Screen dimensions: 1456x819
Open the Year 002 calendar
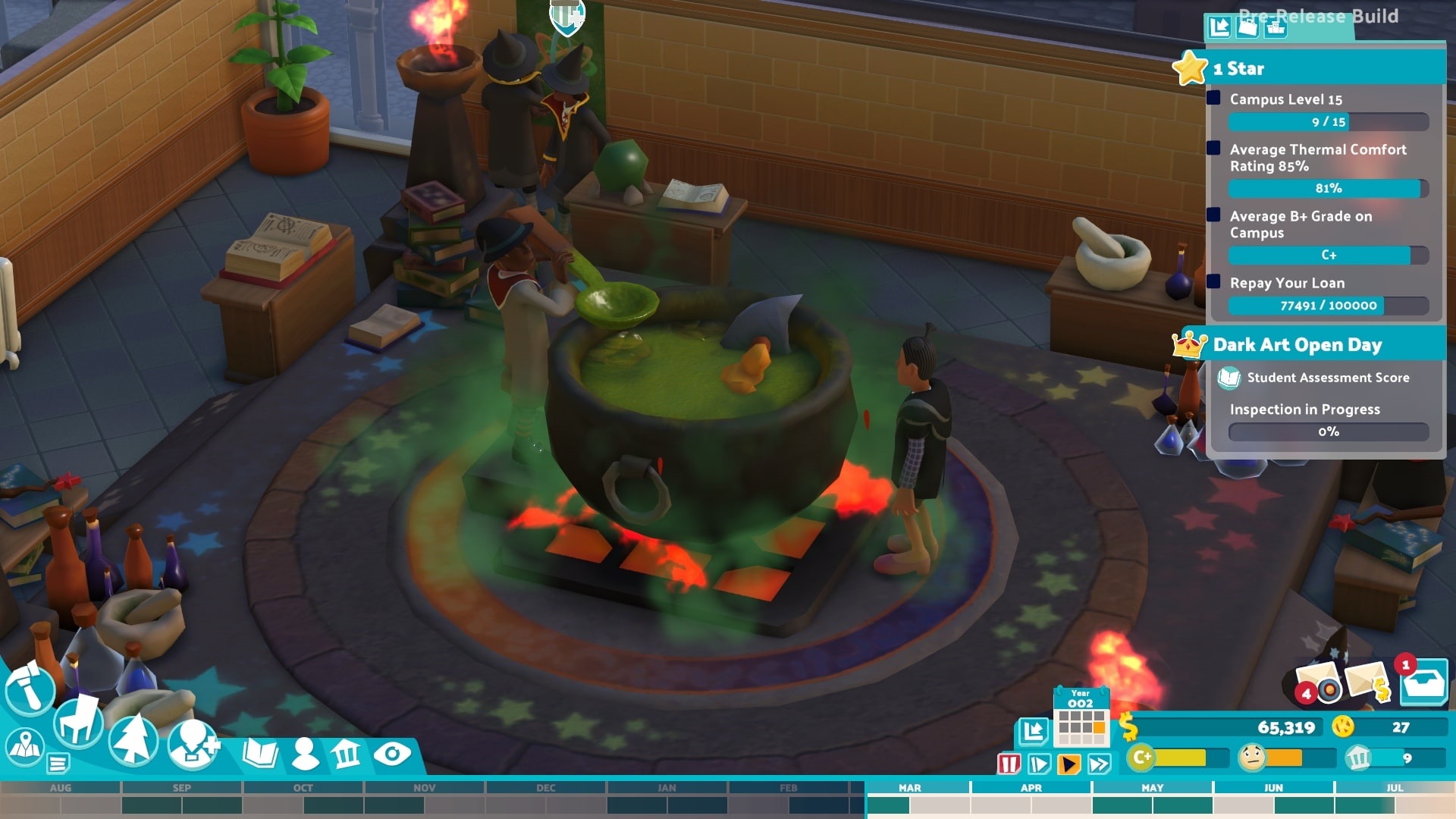pyautogui.click(x=1081, y=717)
